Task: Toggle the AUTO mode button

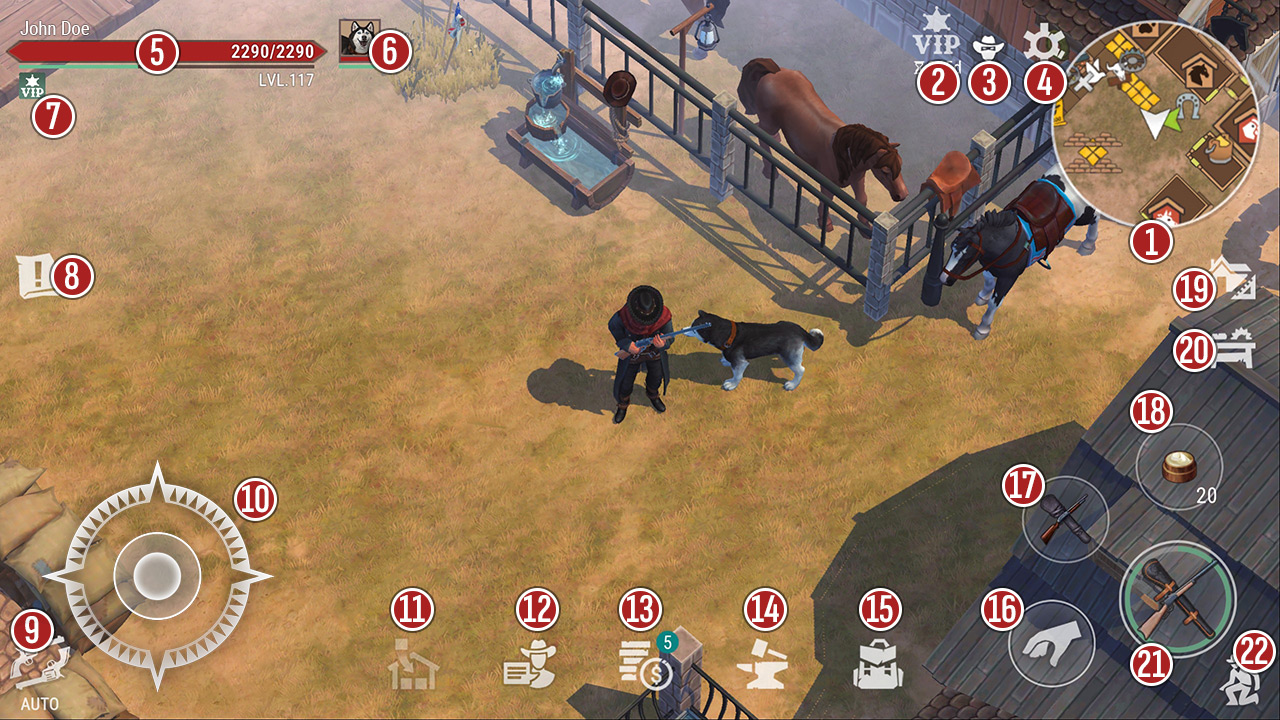Action: click(x=38, y=665)
